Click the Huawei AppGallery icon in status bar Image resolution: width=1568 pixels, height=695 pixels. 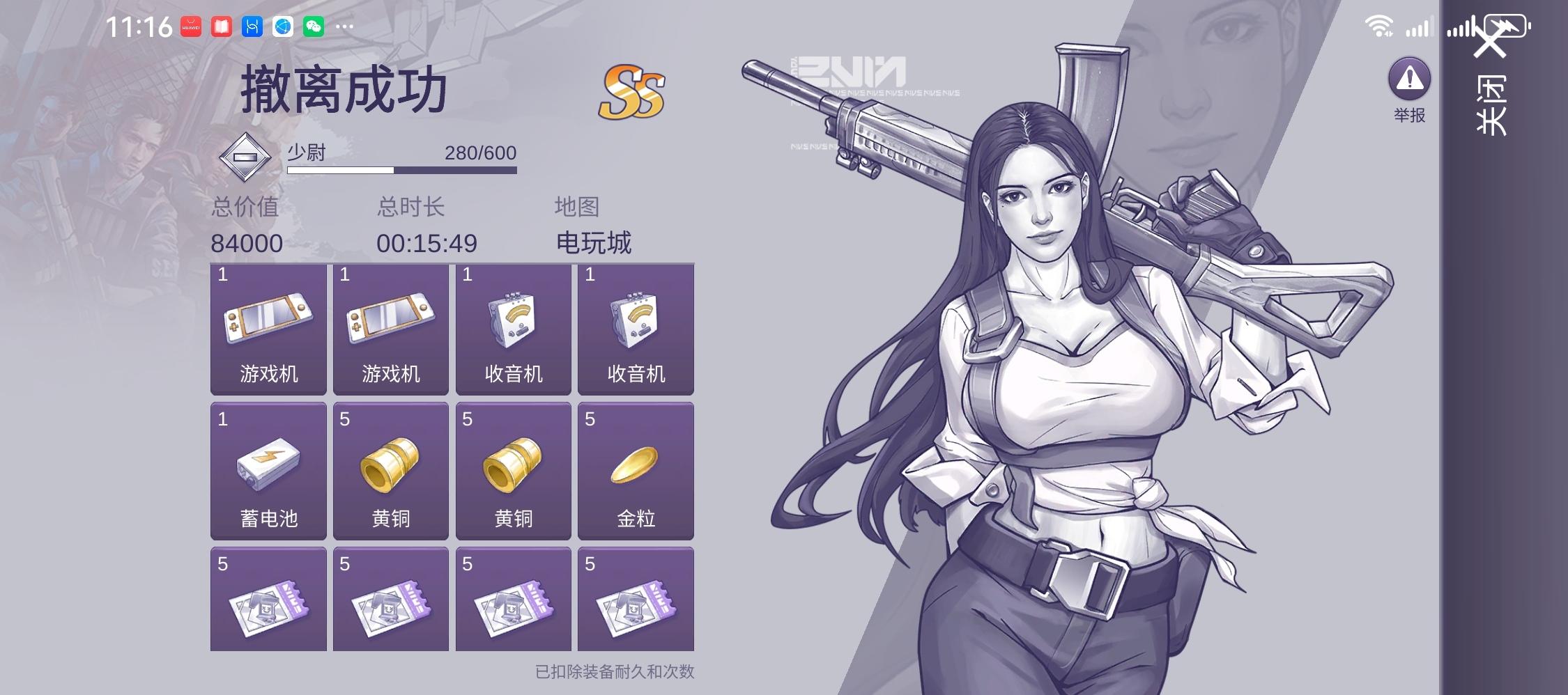[190, 26]
